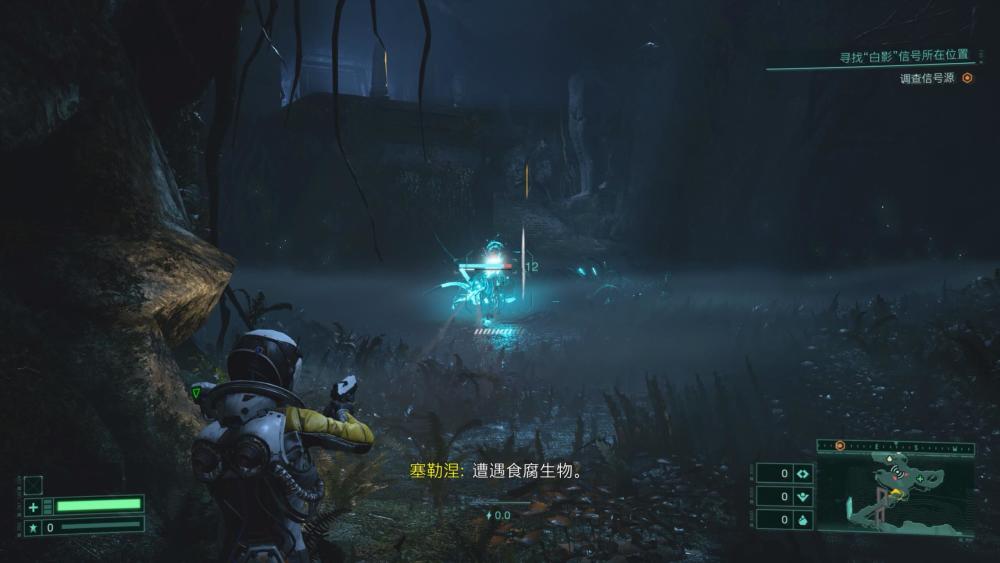Image resolution: width=1000 pixels, height=563 pixels.
Task: Click the plus-sign healing icon
Action: (33, 507)
